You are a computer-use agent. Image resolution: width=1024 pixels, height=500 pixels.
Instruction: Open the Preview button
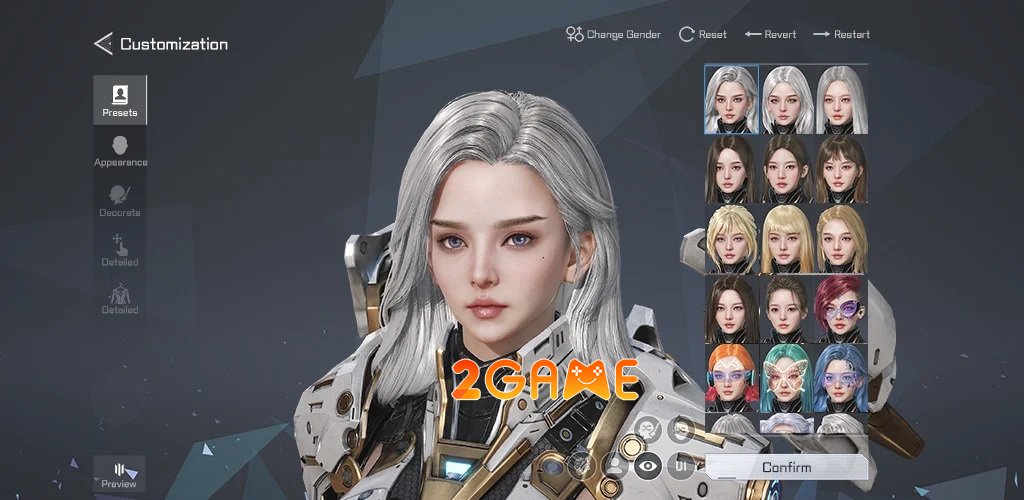(119, 475)
